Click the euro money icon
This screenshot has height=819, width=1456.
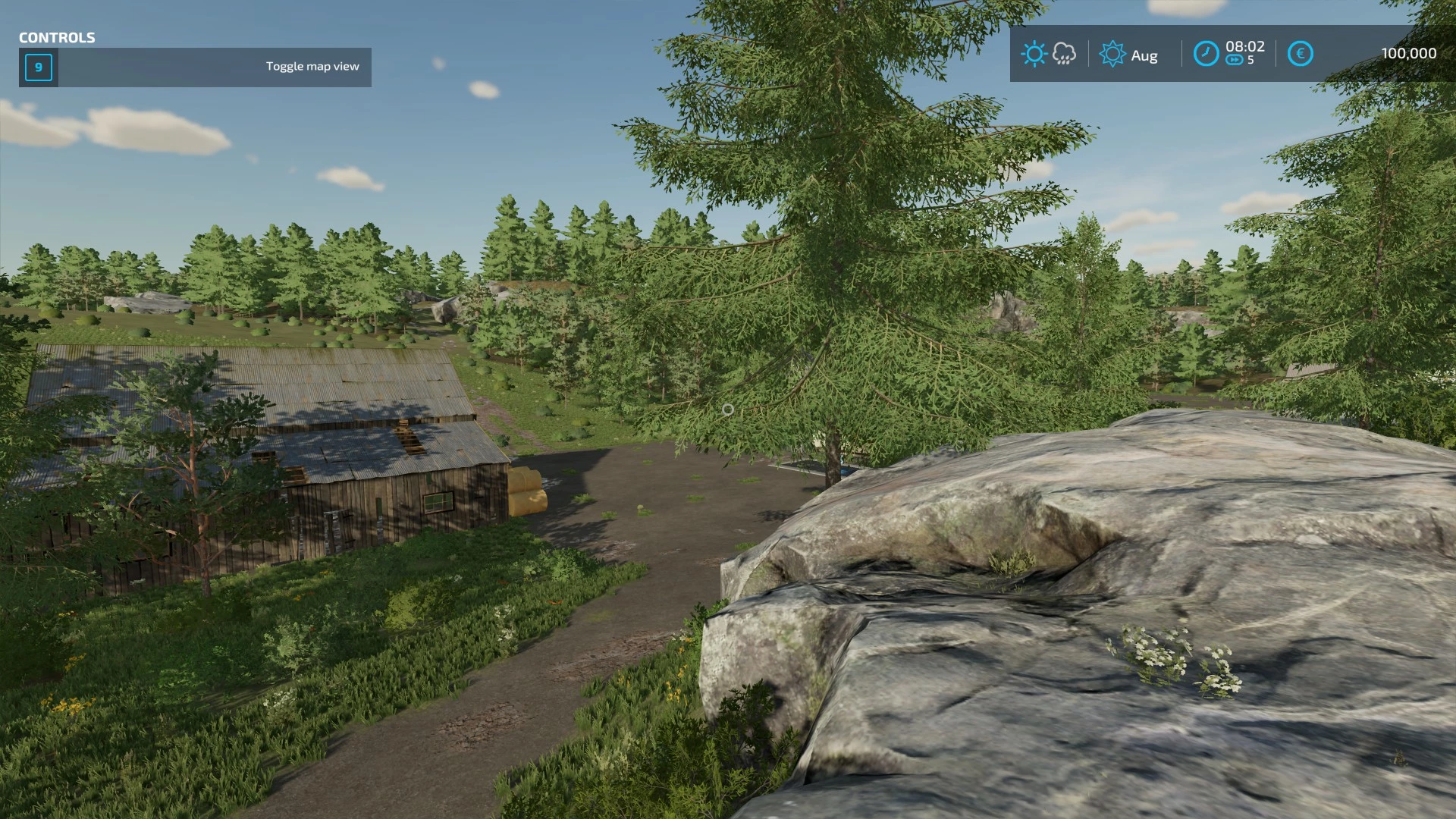(1300, 54)
